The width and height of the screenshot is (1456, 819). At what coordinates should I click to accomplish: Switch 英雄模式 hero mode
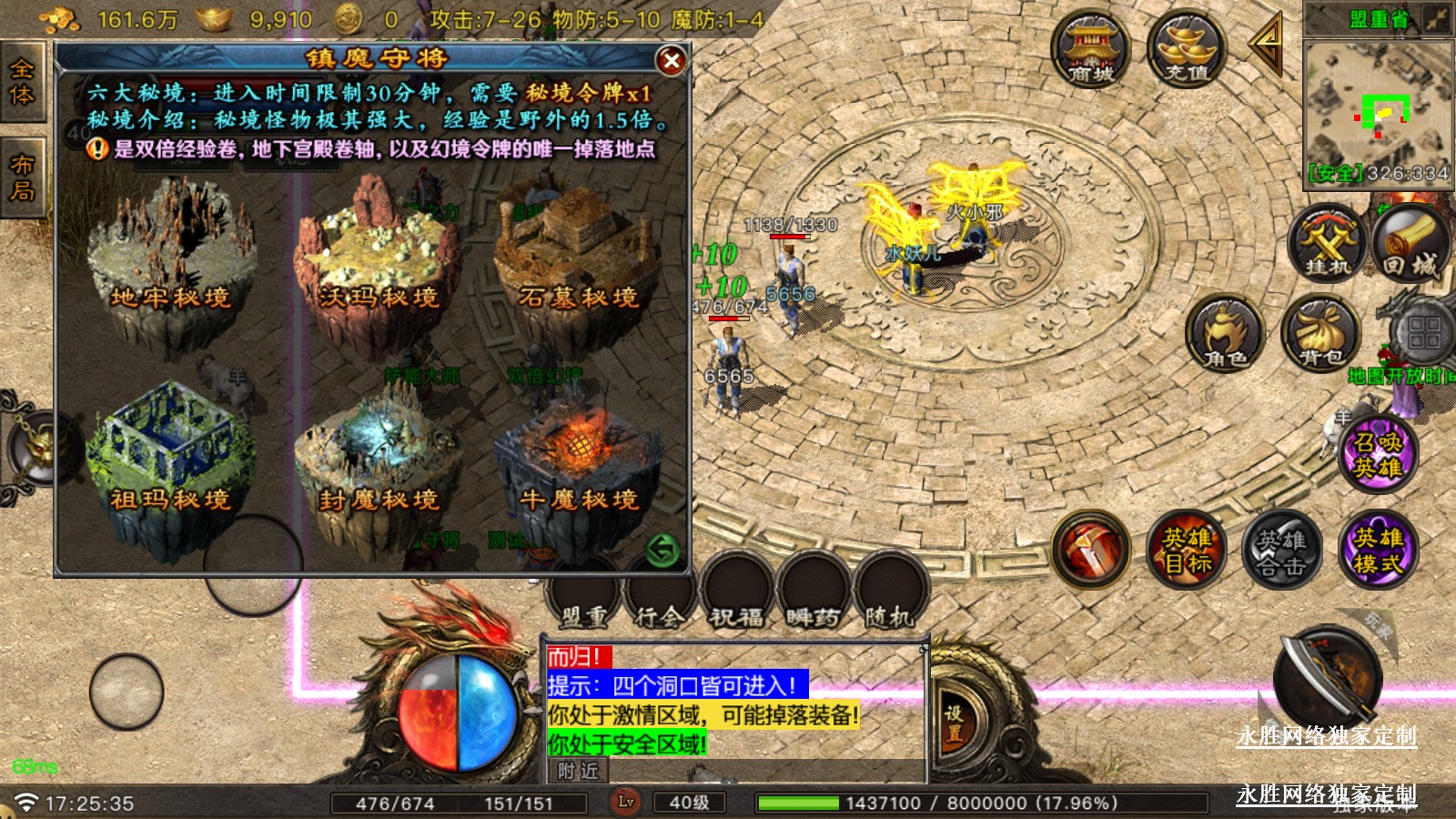[x=1378, y=550]
